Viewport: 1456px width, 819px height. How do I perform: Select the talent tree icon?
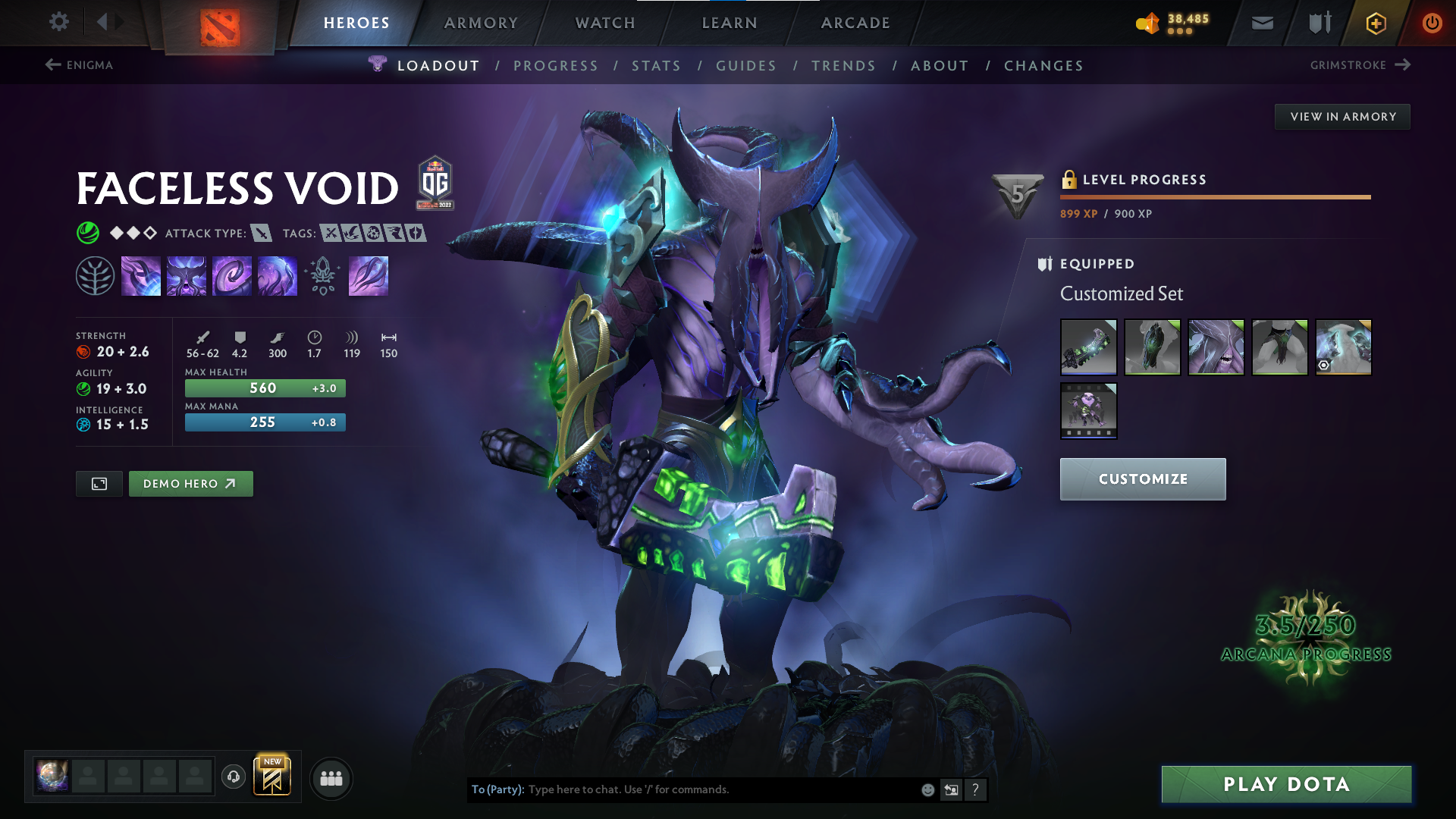(96, 275)
